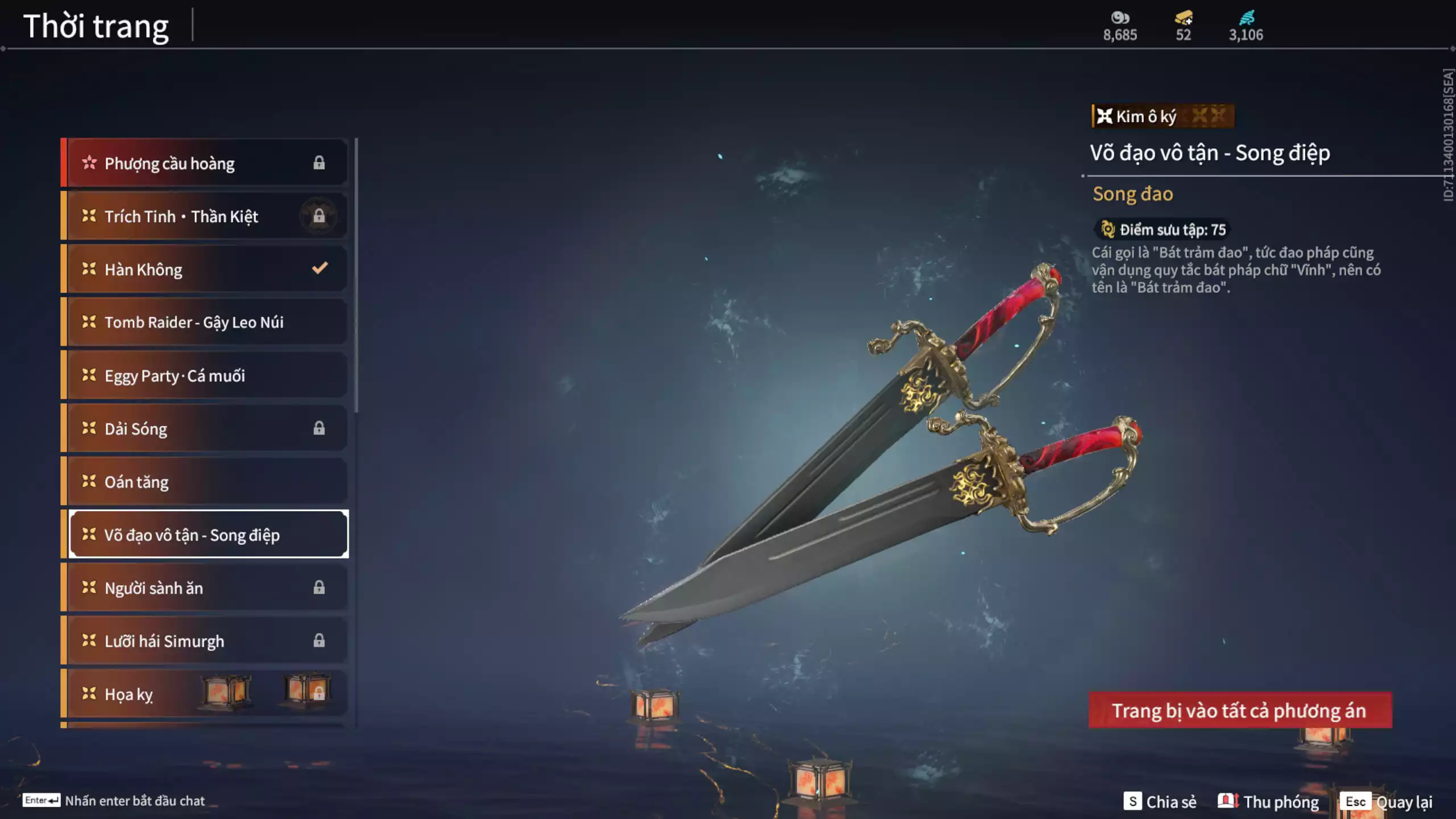This screenshot has width=1456, height=819.
Task: Open the Thu phóng zoom view
Action: (x=1269, y=801)
